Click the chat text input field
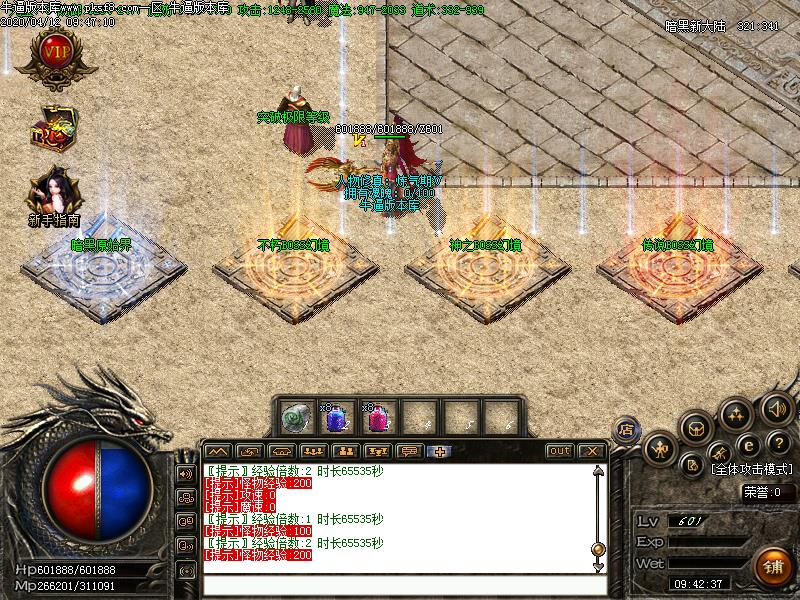Viewport: 800px width, 600px height. tap(400, 585)
